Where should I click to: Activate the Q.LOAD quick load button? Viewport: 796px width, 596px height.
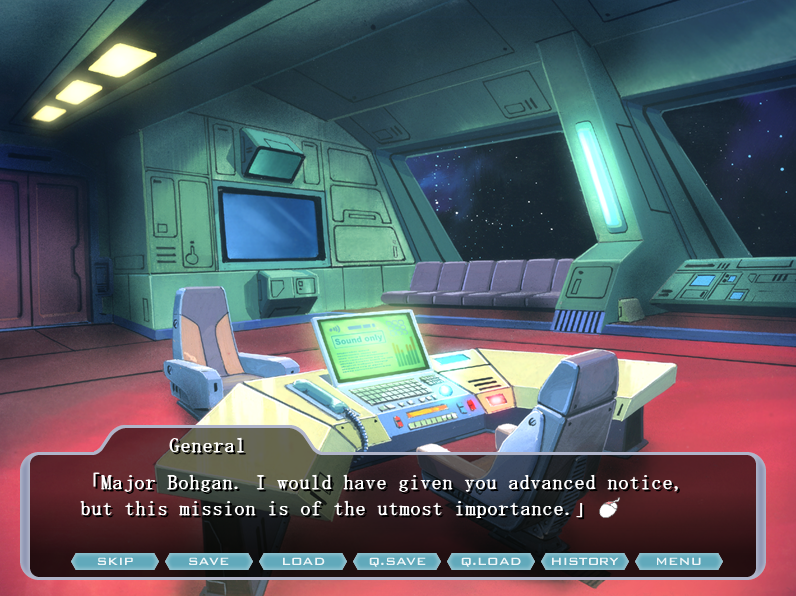pyautogui.click(x=491, y=561)
